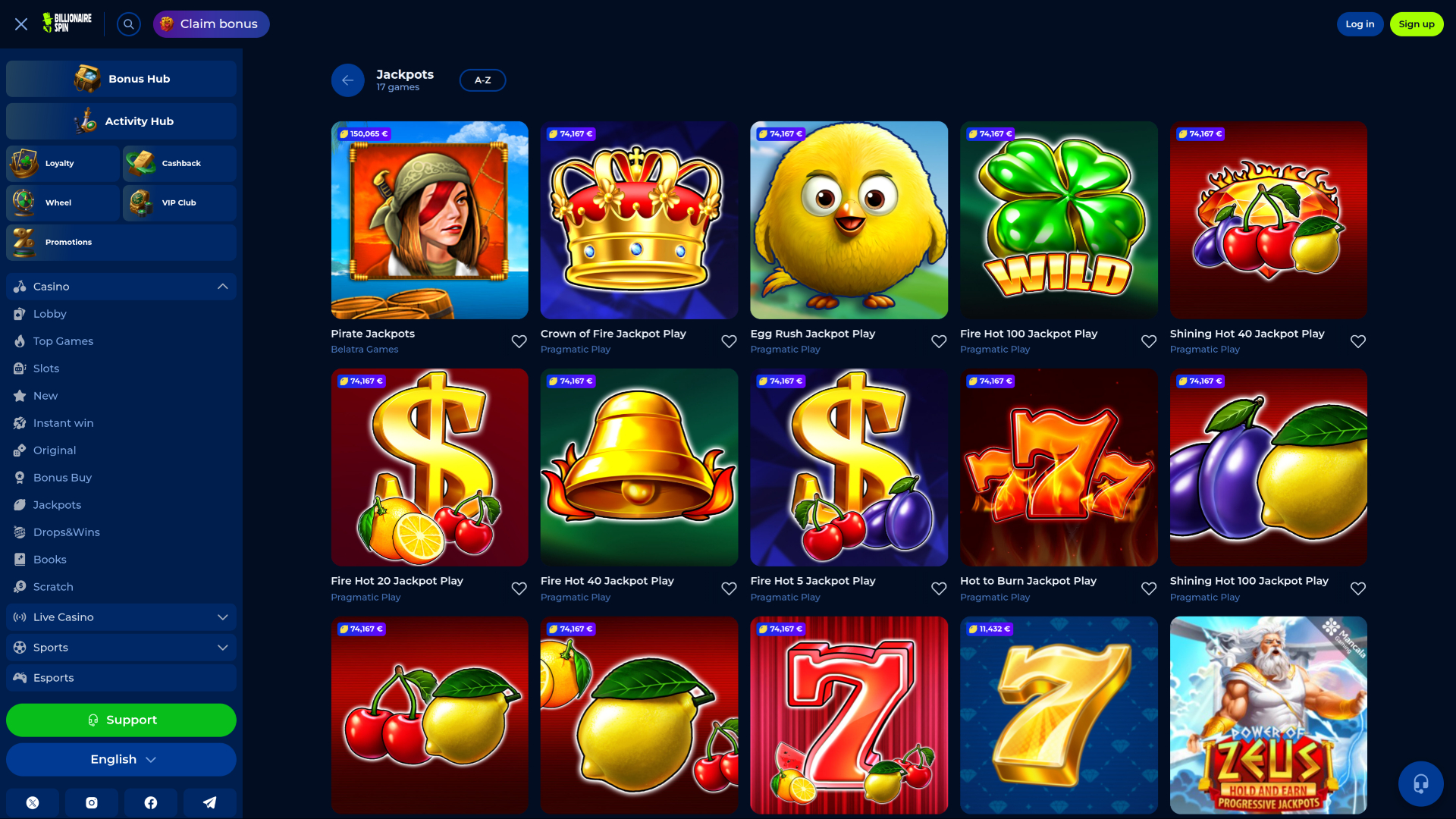The image size is (1456, 819).
Task: Open the A-Z sorting control
Action: pos(482,80)
